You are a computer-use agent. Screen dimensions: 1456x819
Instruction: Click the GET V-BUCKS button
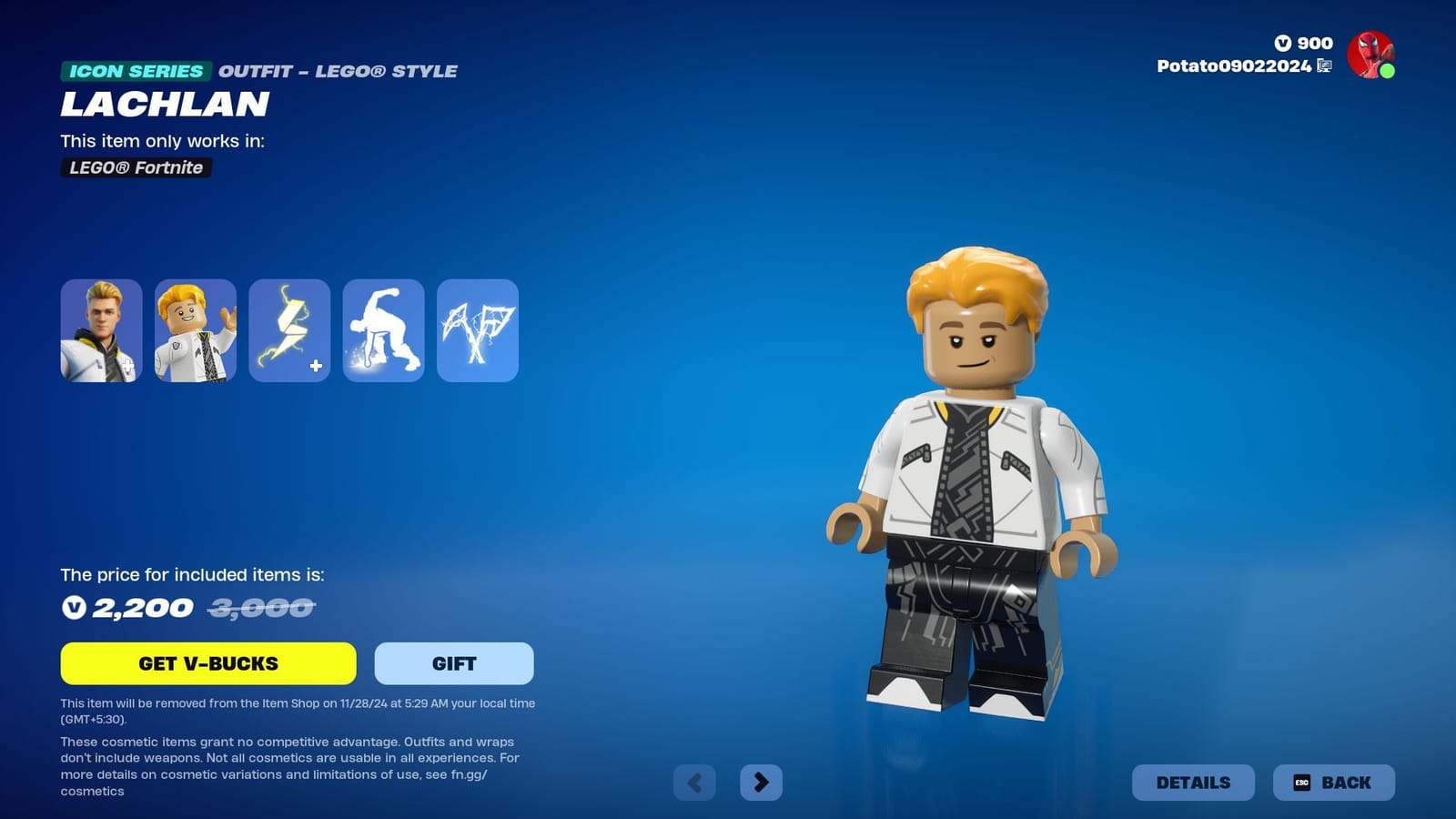click(207, 663)
